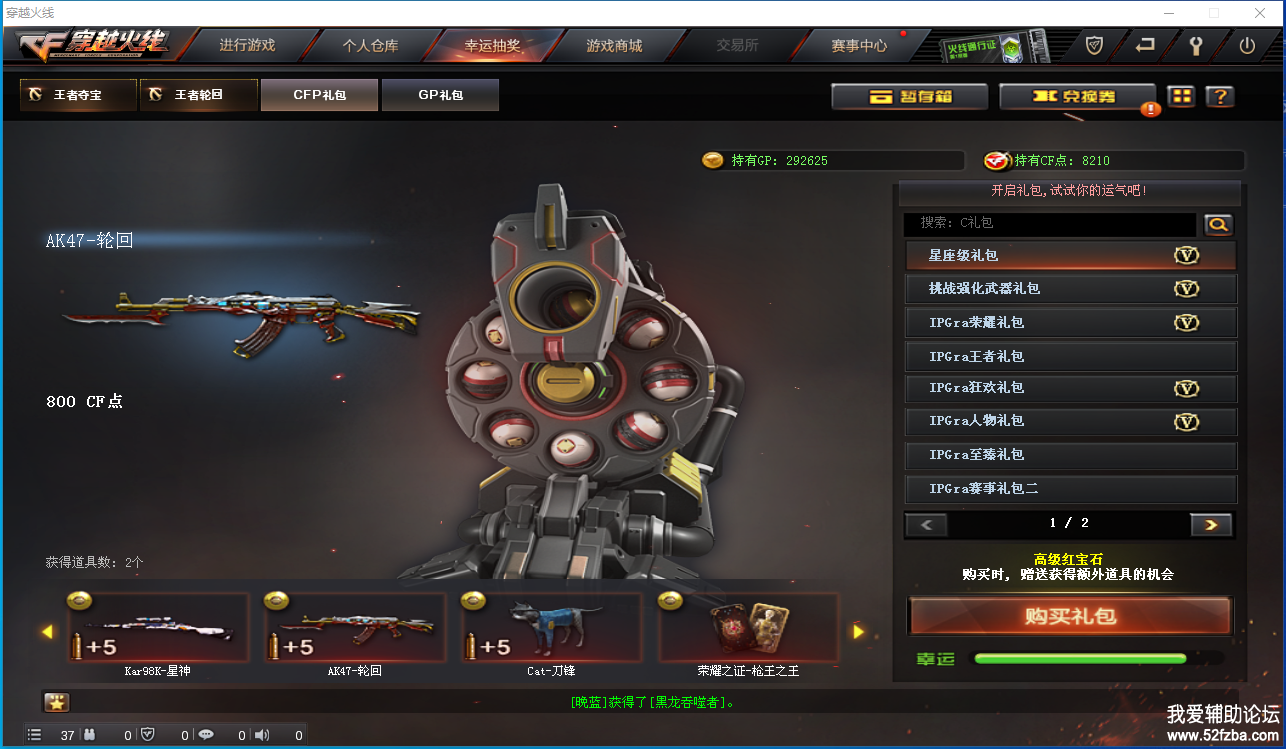Select 星座级礼包 from the pack list
1286x749 pixels.
[1070, 256]
